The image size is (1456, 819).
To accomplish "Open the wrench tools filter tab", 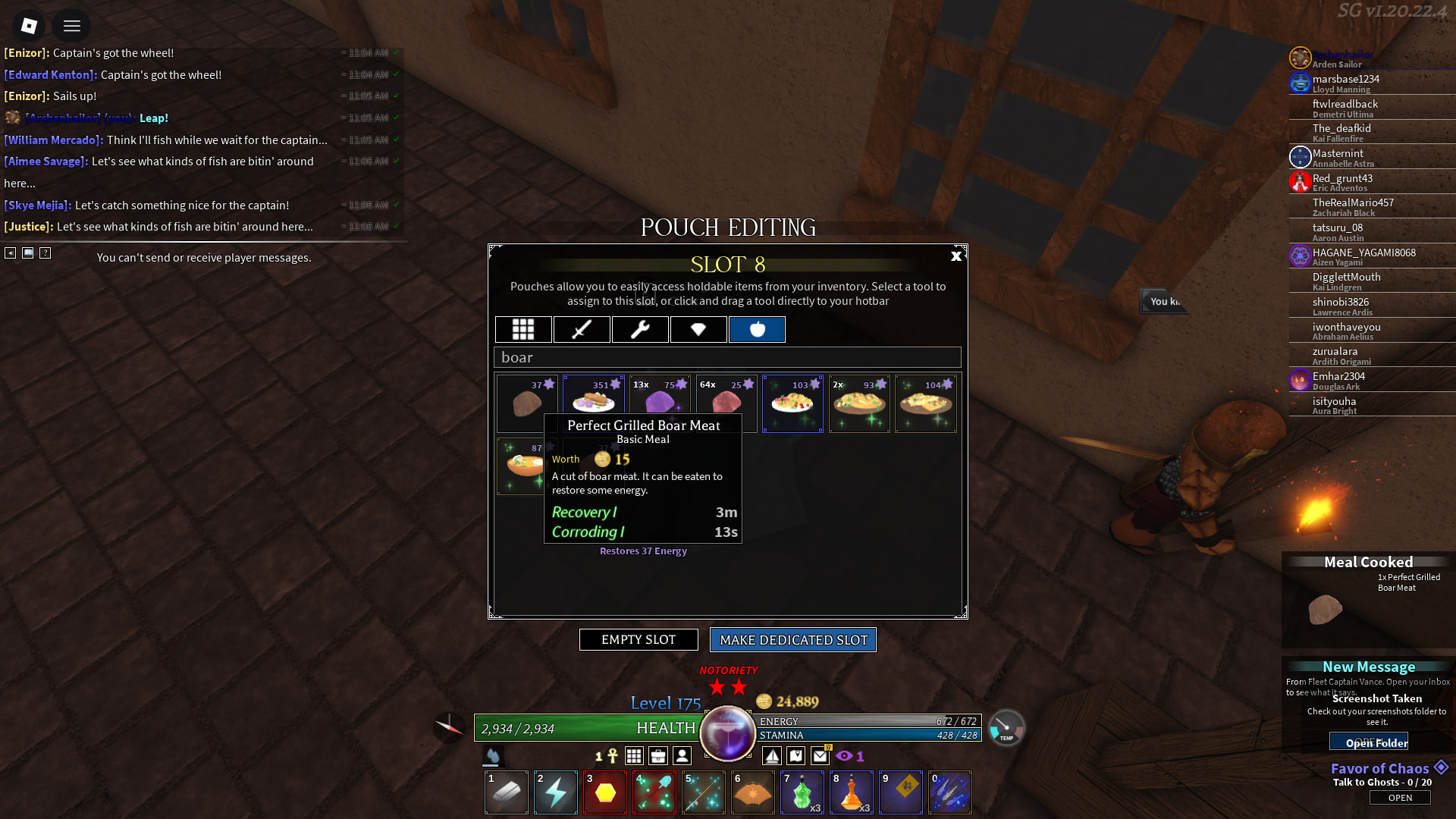I will click(x=640, y=330).
